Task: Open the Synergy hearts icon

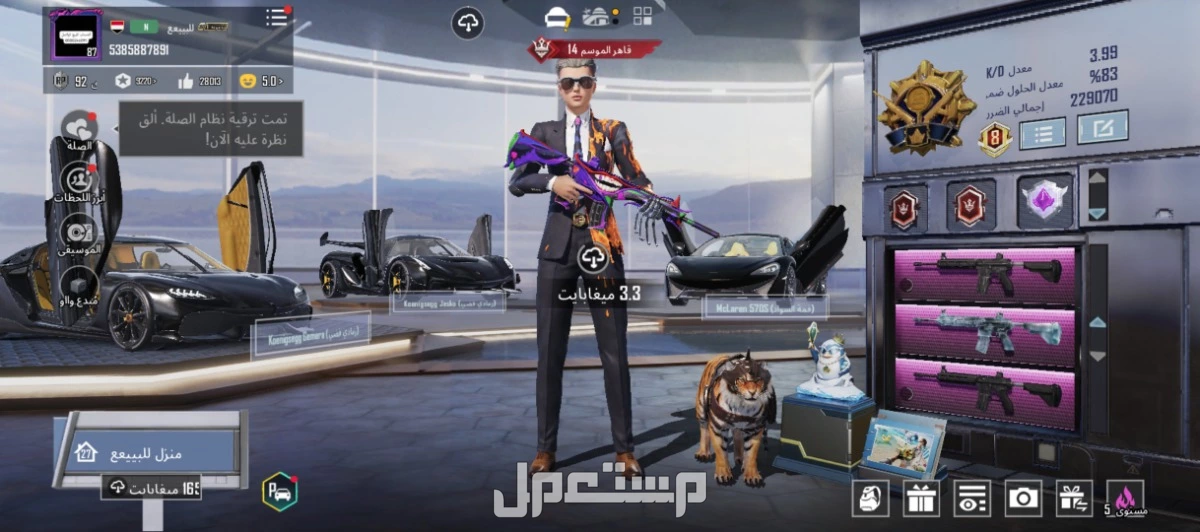Action: (x=78, y=129)
